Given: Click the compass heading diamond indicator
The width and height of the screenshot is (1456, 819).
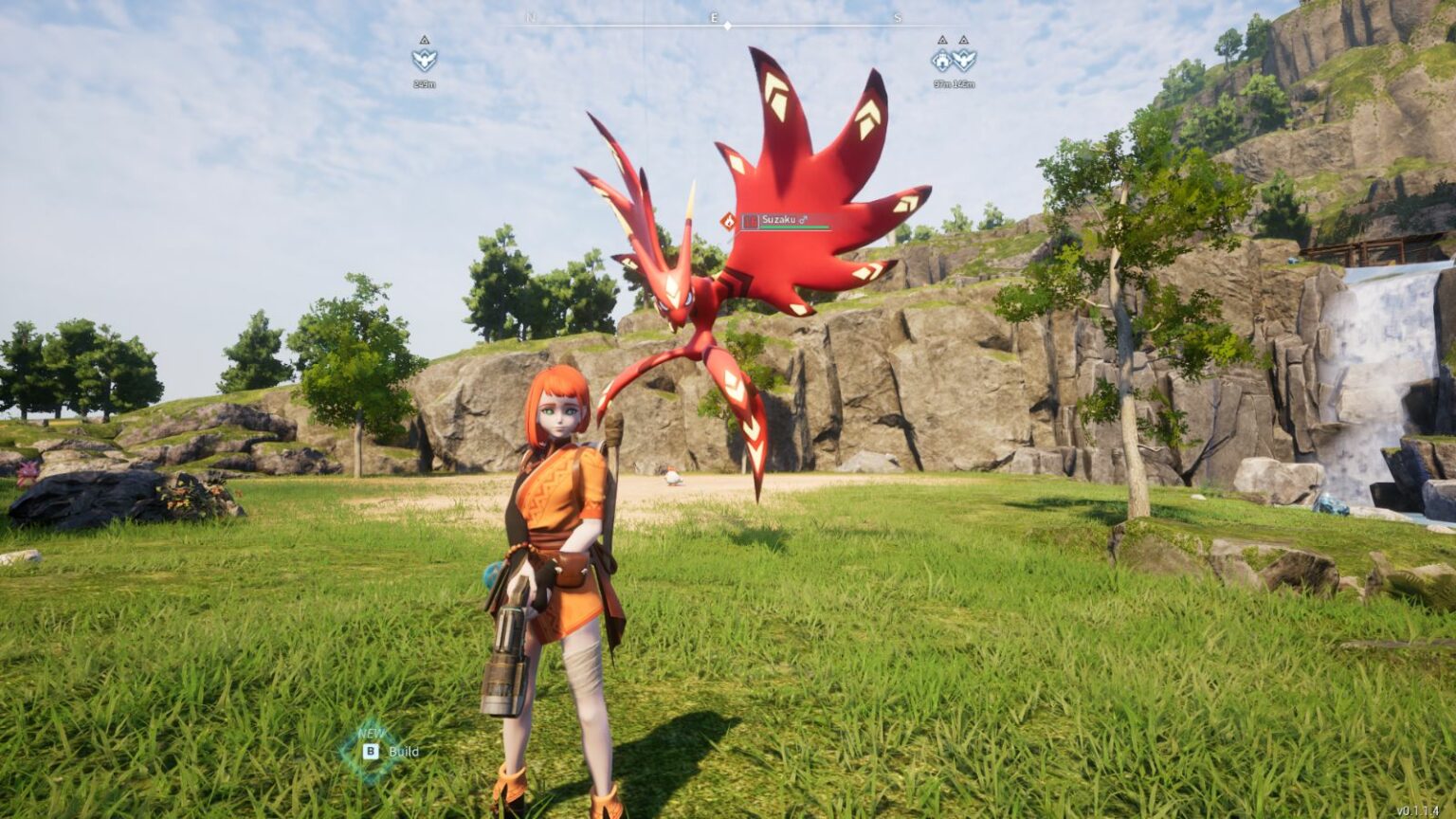Looking at the screenshot, I should pos(727,26).
